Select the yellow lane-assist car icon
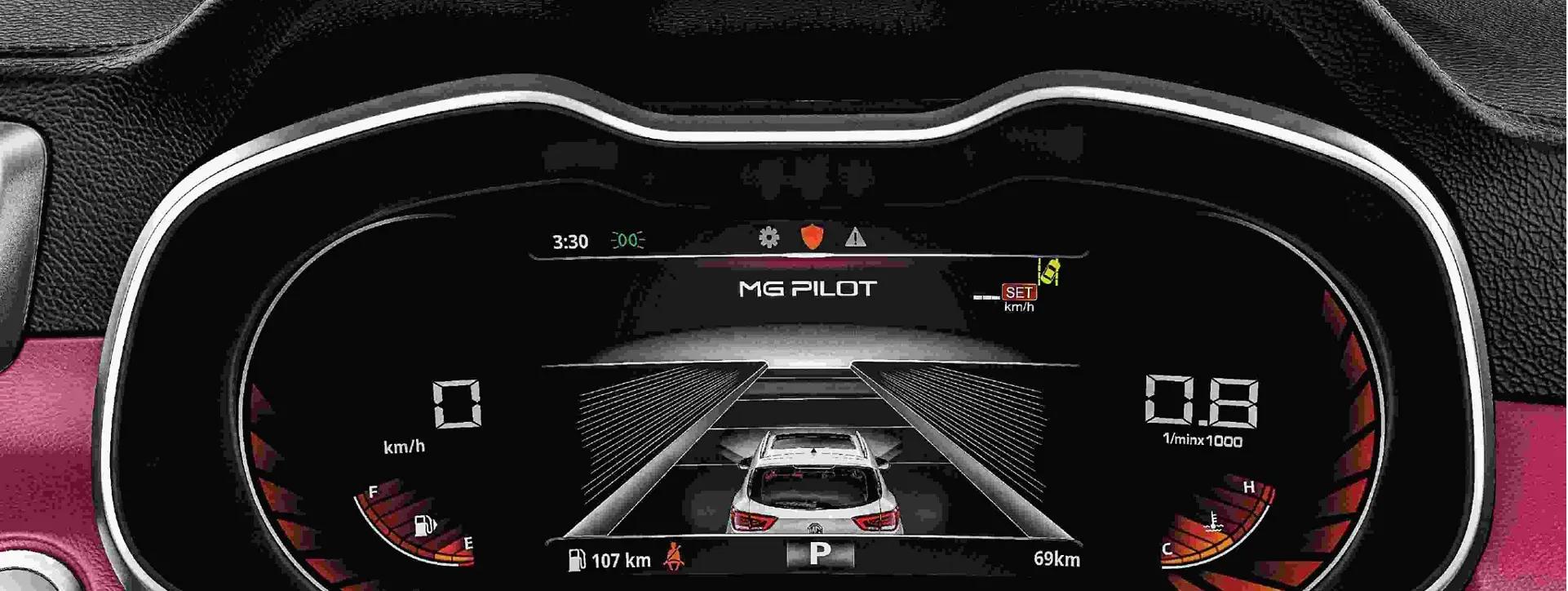This screenshot has height=591, width=1568. [1049, 271]
